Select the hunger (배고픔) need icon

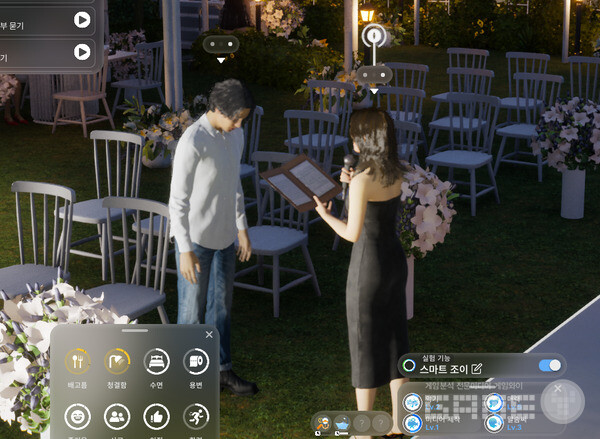(x=77, y=361)
